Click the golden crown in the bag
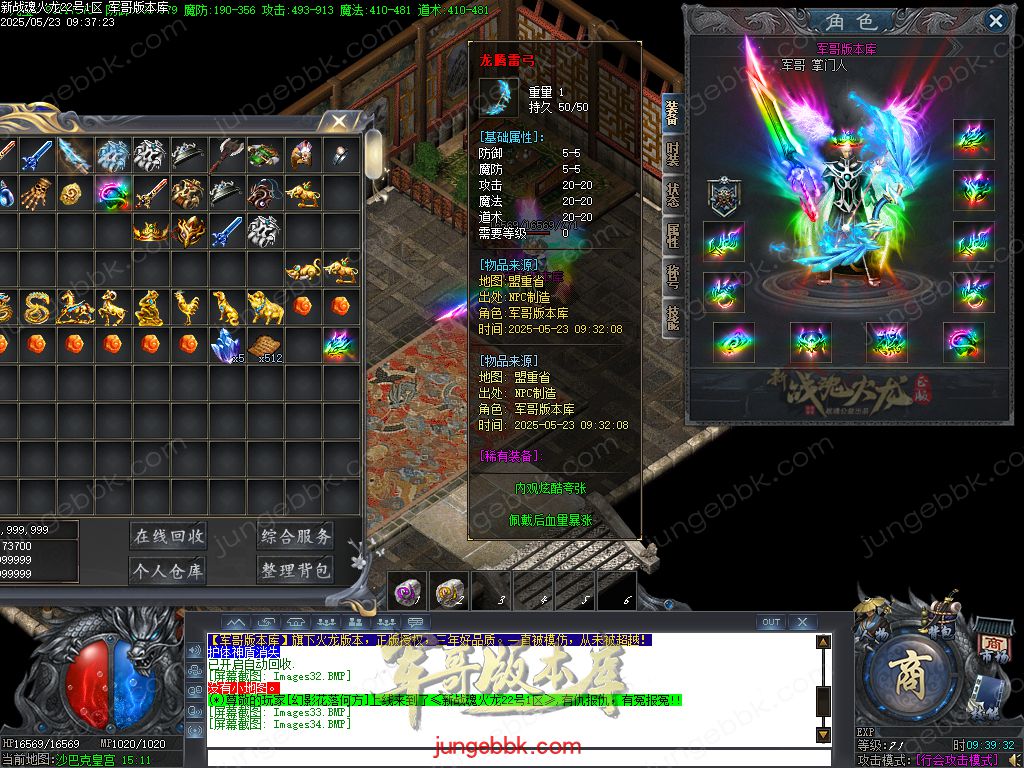The image size is (1024, 768). point(150,231)
